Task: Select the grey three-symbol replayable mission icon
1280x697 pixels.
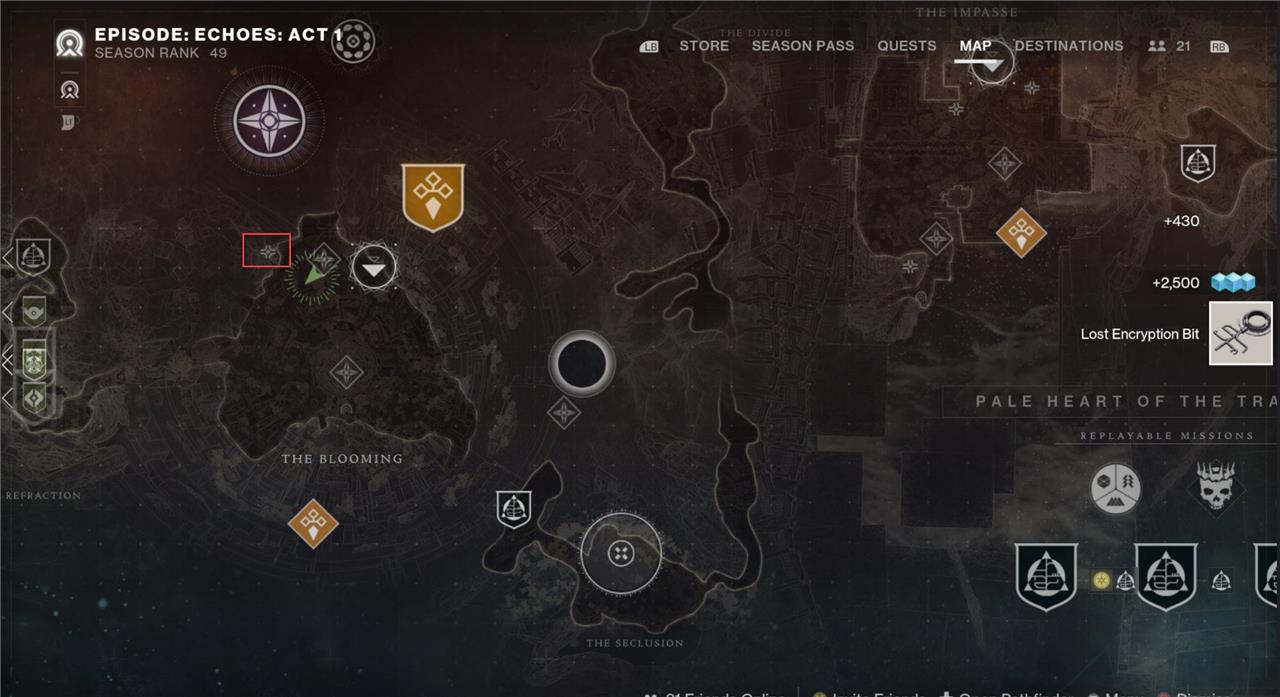Action: click(x=1115, y=490)
